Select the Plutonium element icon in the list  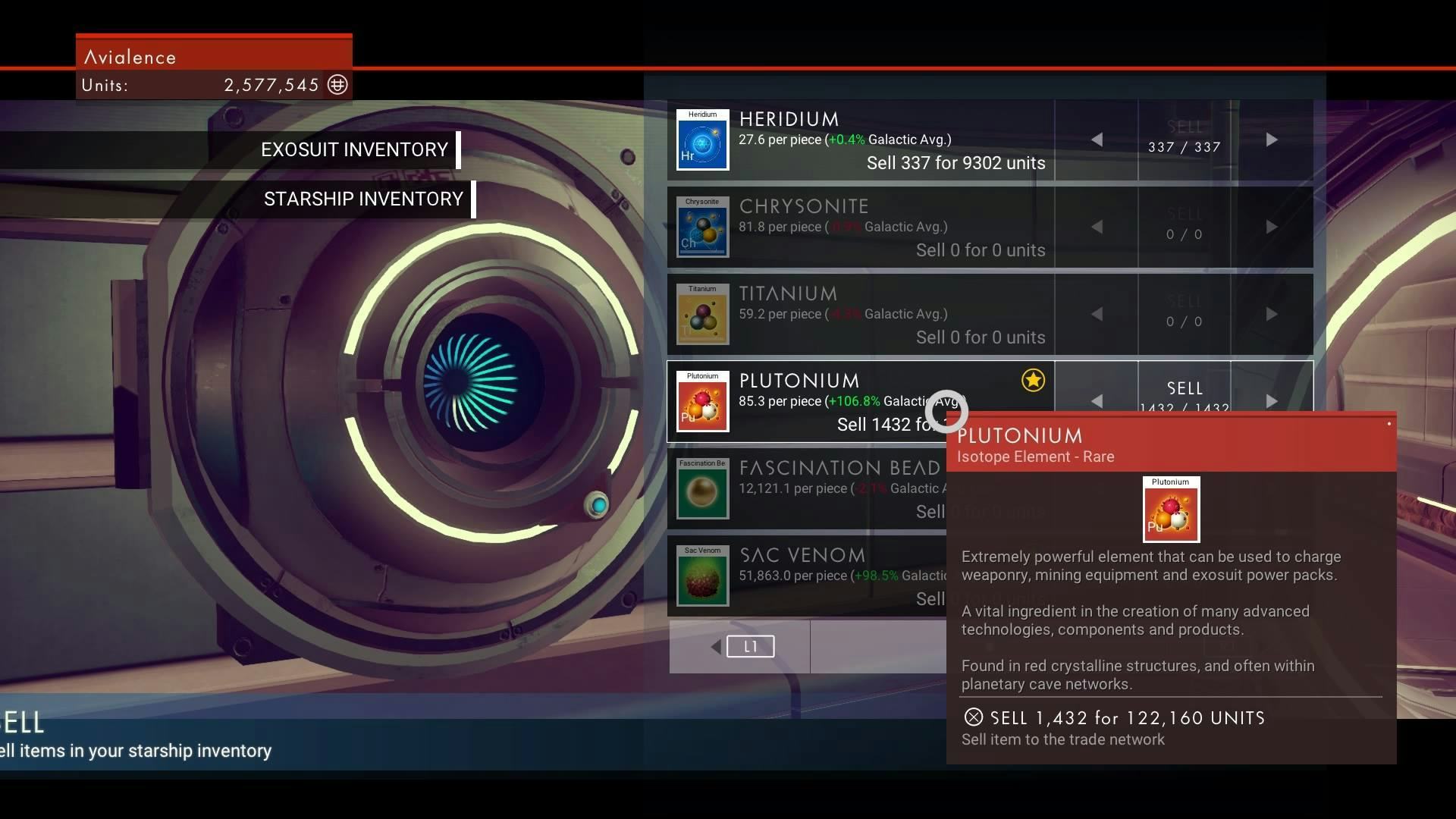702,402
